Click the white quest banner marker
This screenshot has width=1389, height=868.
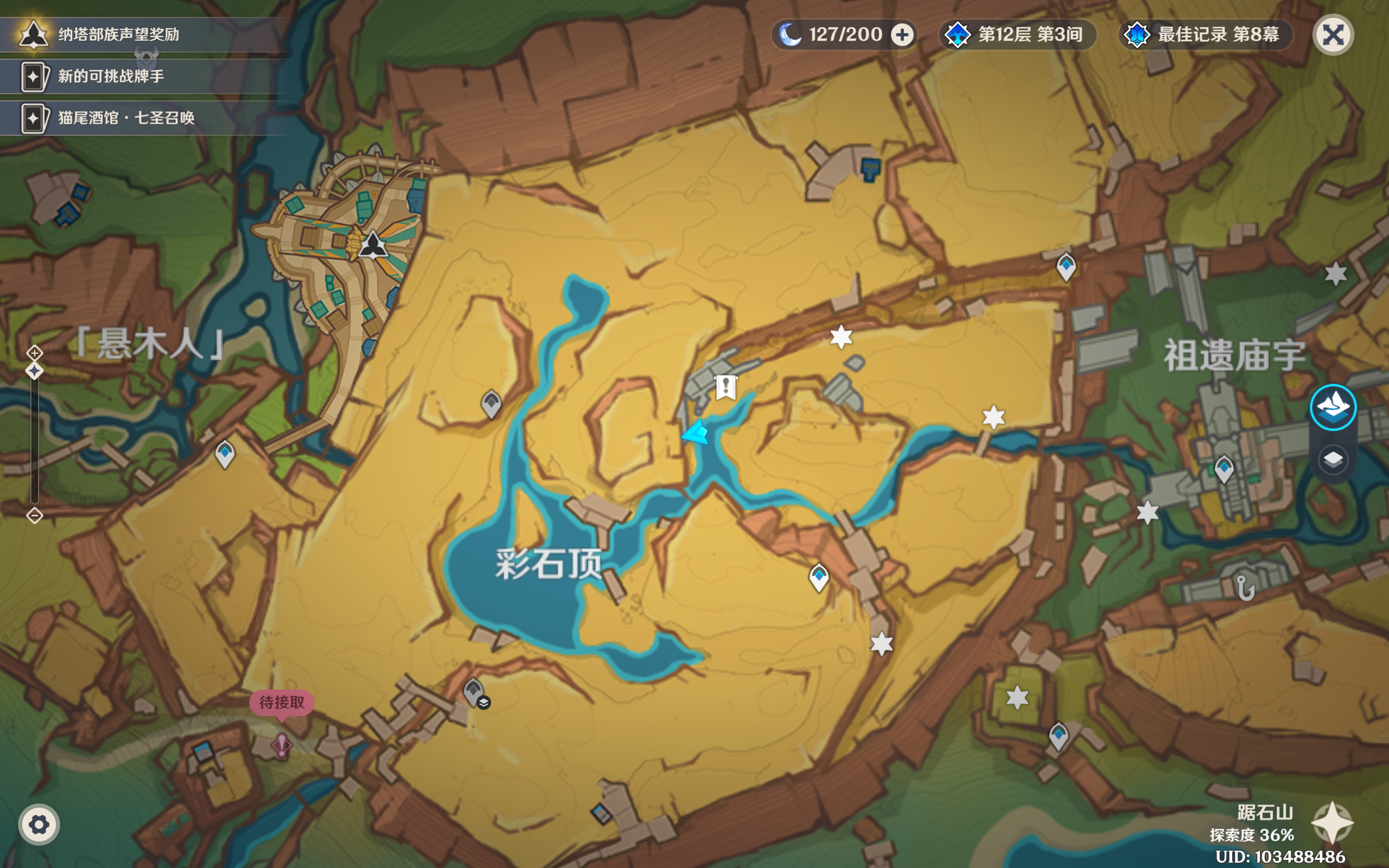[725, 387]
